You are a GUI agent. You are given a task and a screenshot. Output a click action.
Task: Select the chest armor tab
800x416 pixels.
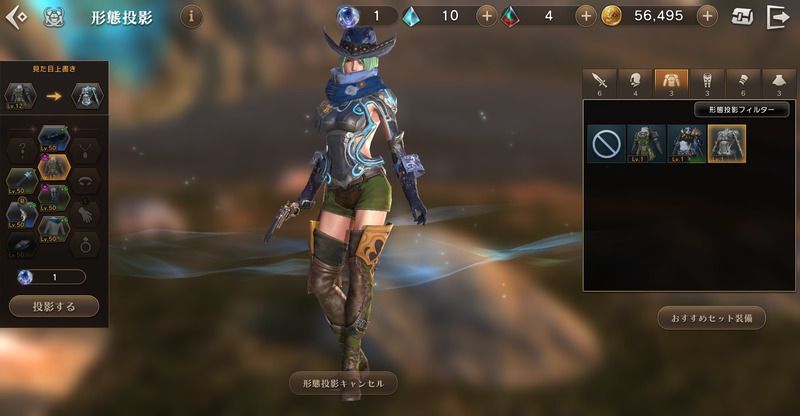pyautogui.click(x=671, y=83)
